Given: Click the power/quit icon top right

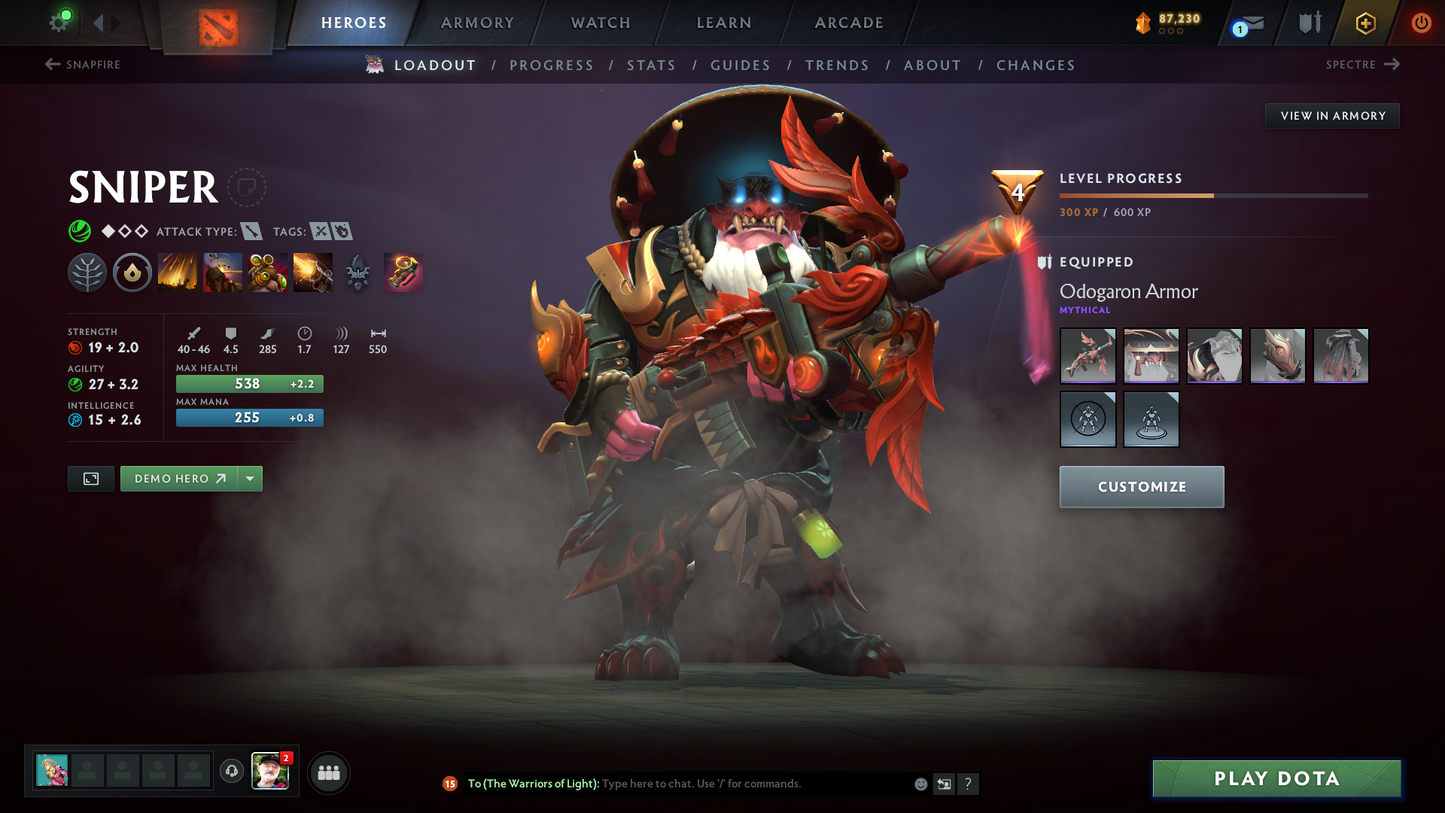Looking at the screenshot, I should point(1421,22).
